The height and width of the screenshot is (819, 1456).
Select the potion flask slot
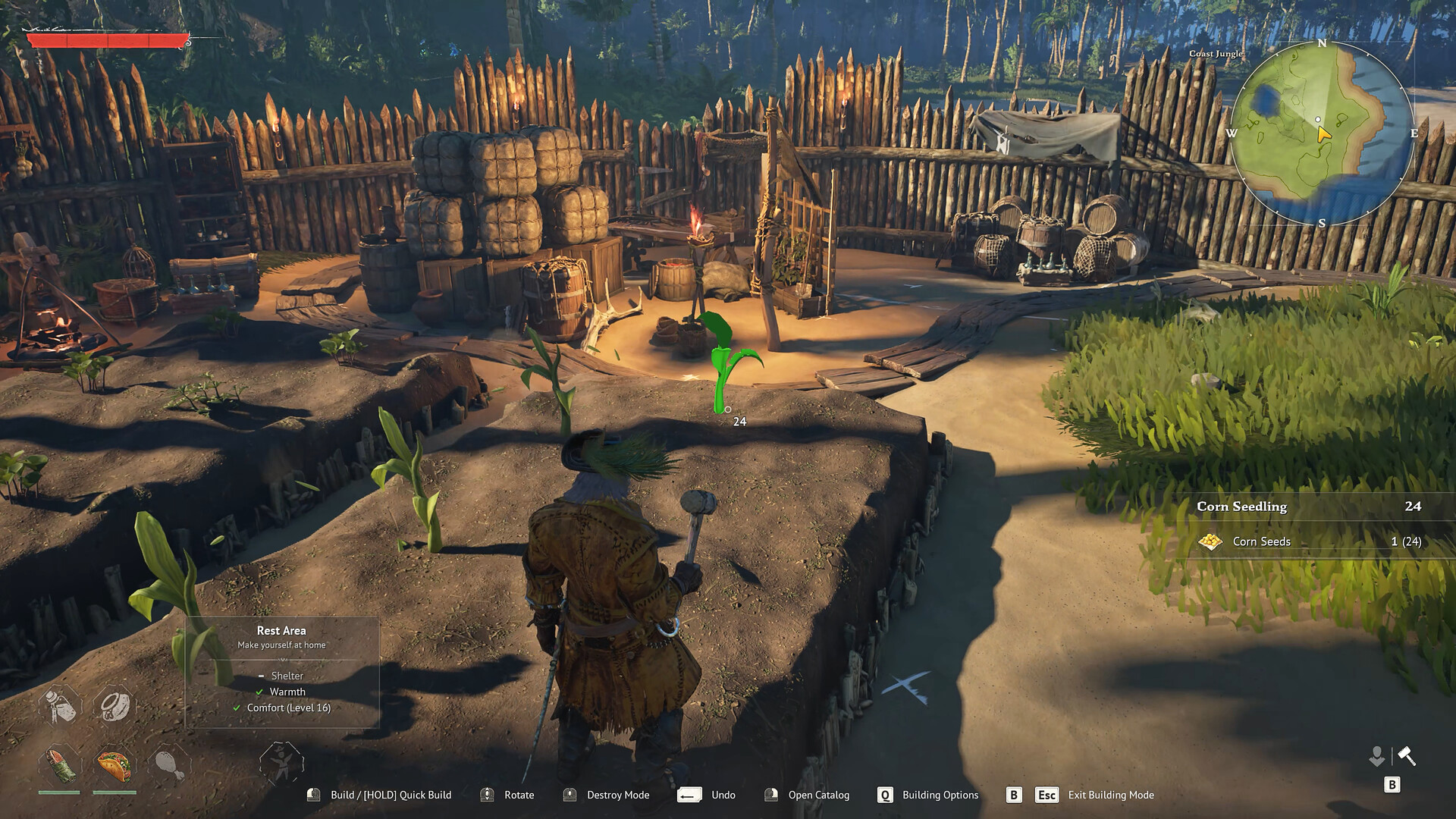(60, 705)
